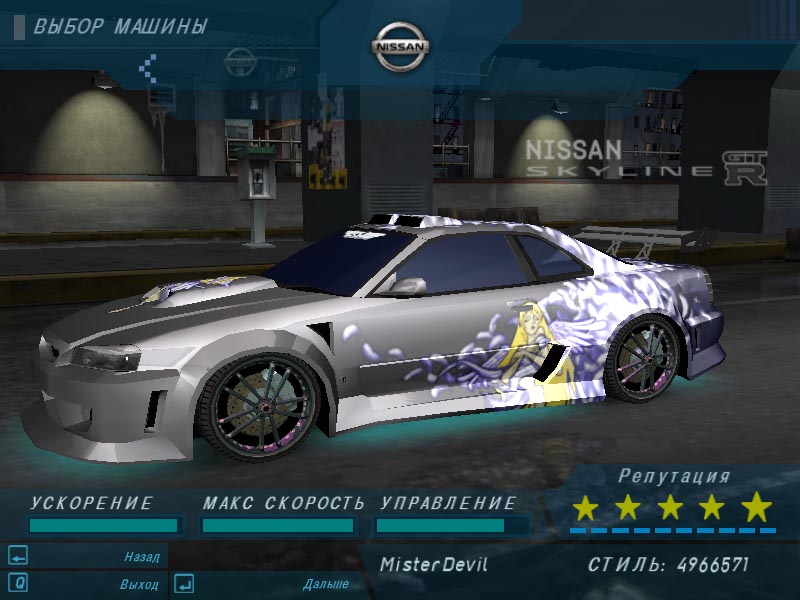This screenshot has height=600, width=800.
Task: Click the left arrow to browse previous car brand
Action: tap(148, 68)
